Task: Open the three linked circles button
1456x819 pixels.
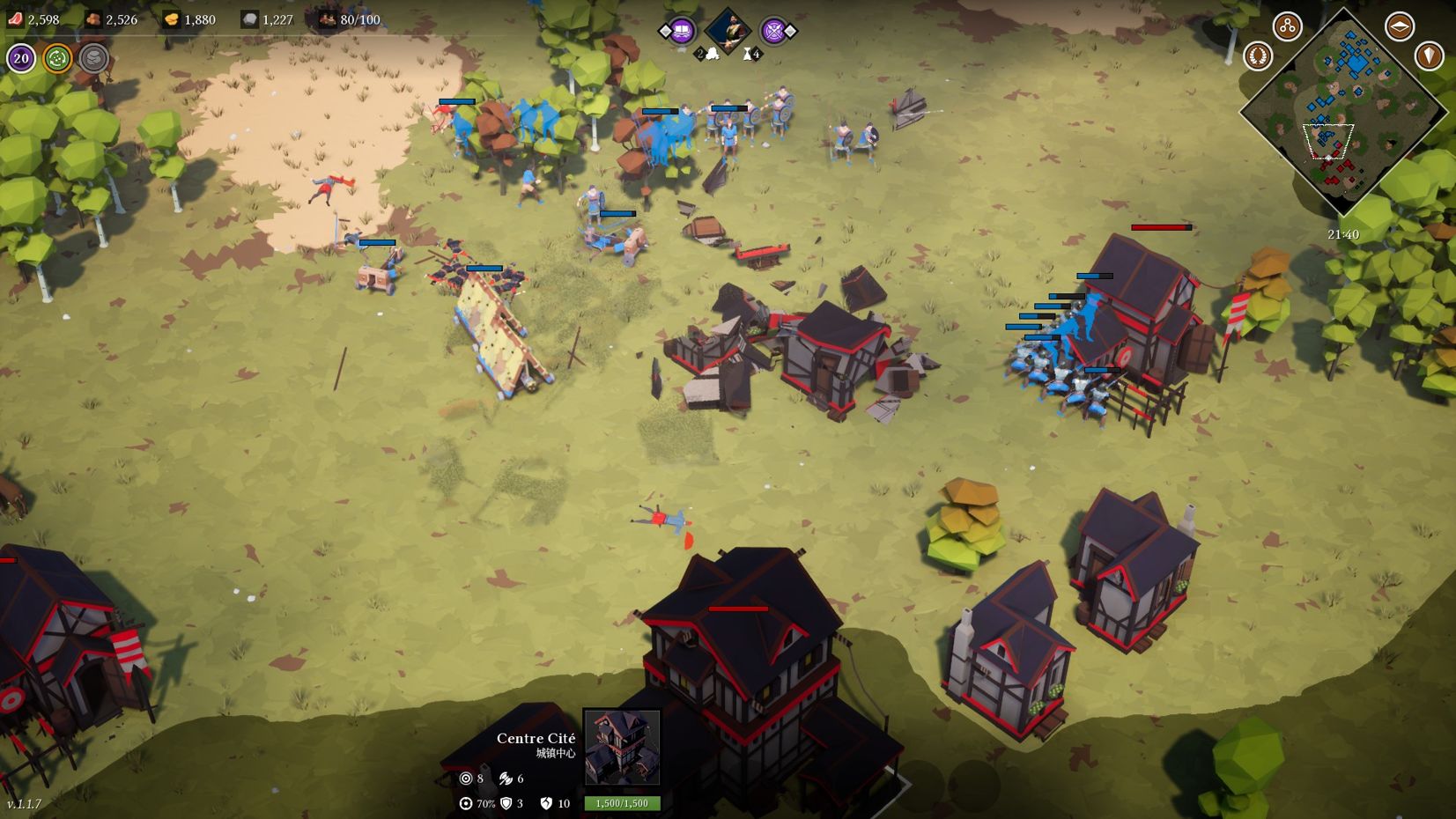Action: pos(1287,26)
